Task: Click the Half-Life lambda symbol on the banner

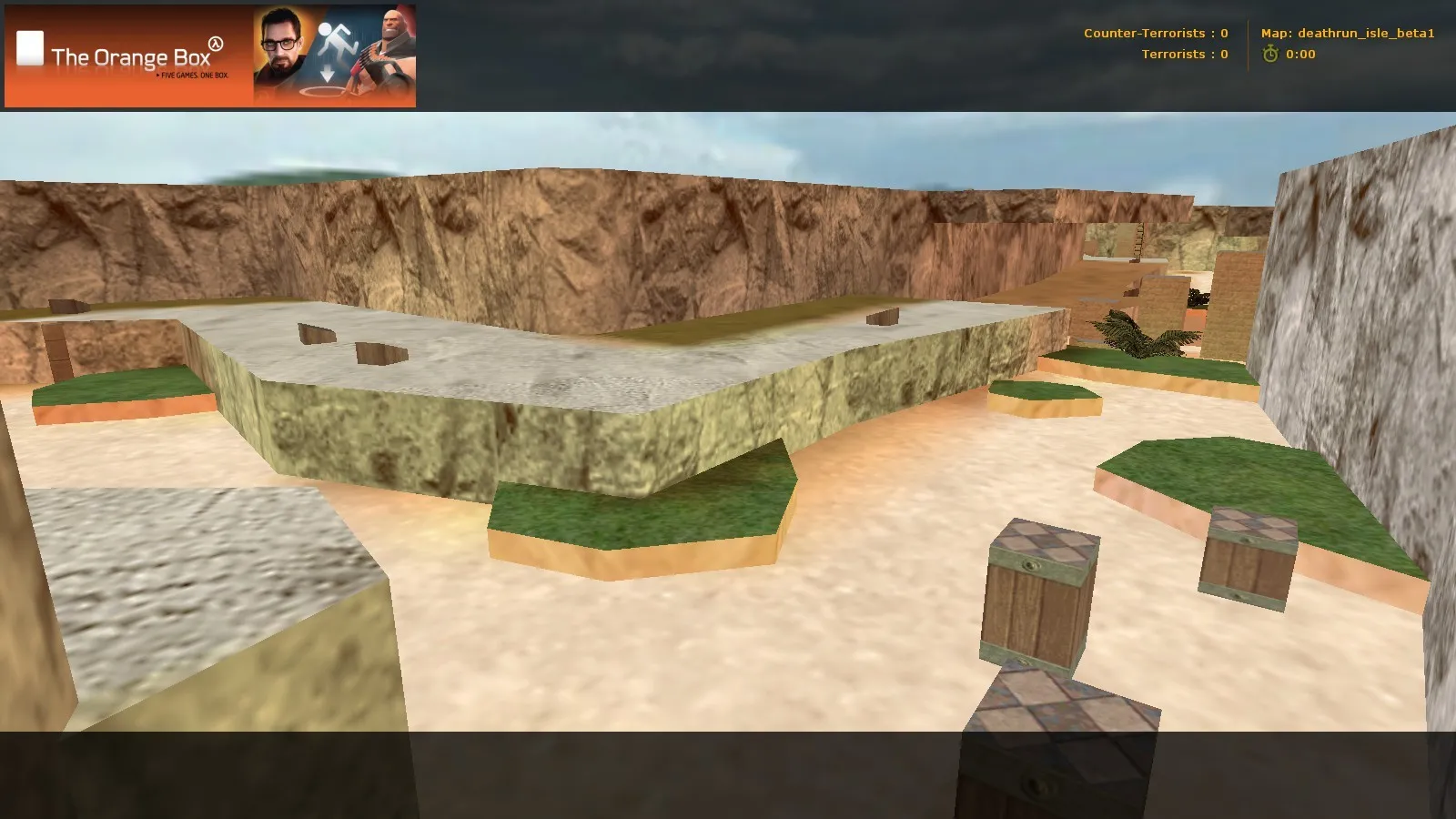Action: pos(216,44)
